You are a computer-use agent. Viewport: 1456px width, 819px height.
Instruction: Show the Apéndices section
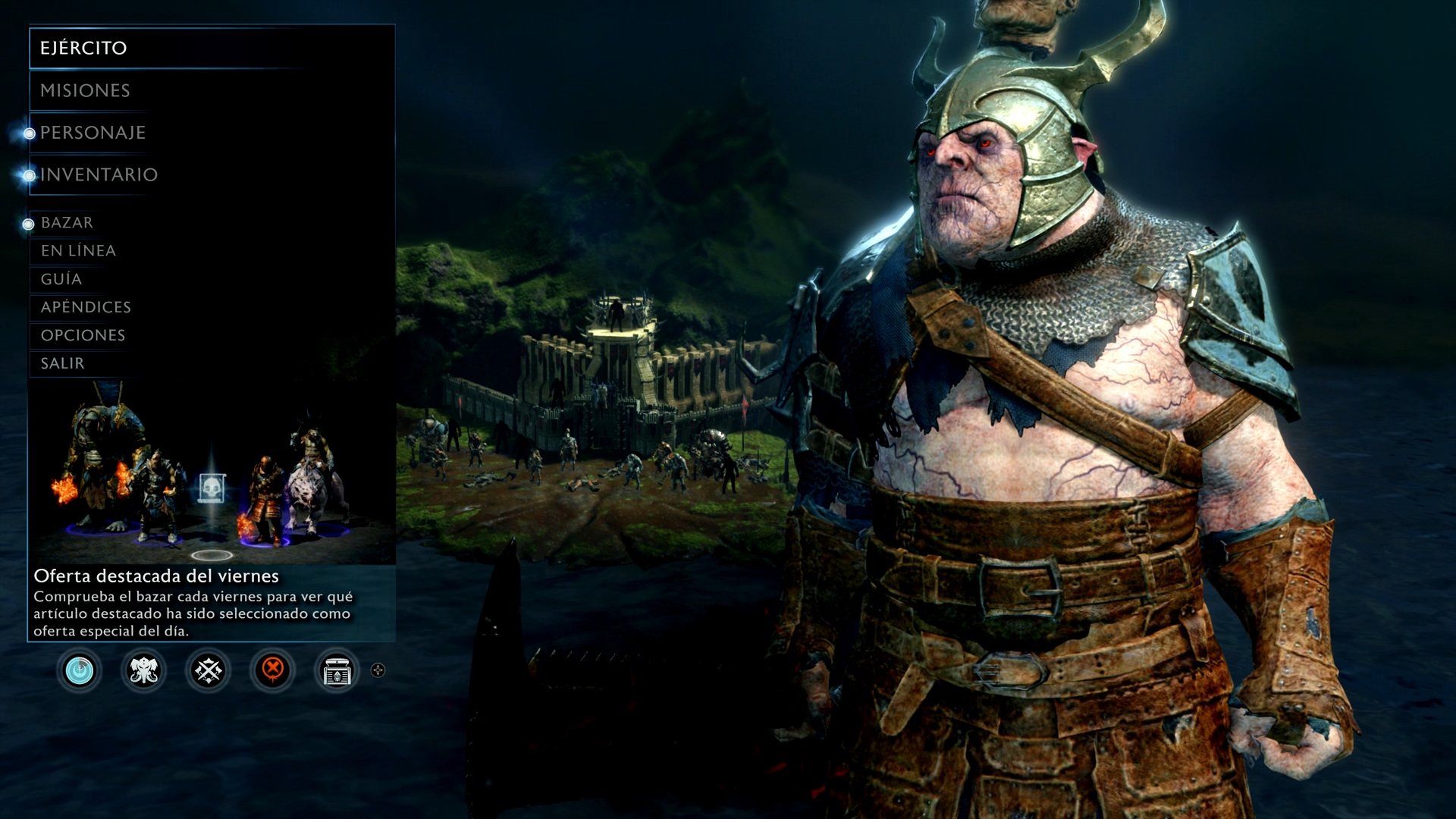(86, 307)
